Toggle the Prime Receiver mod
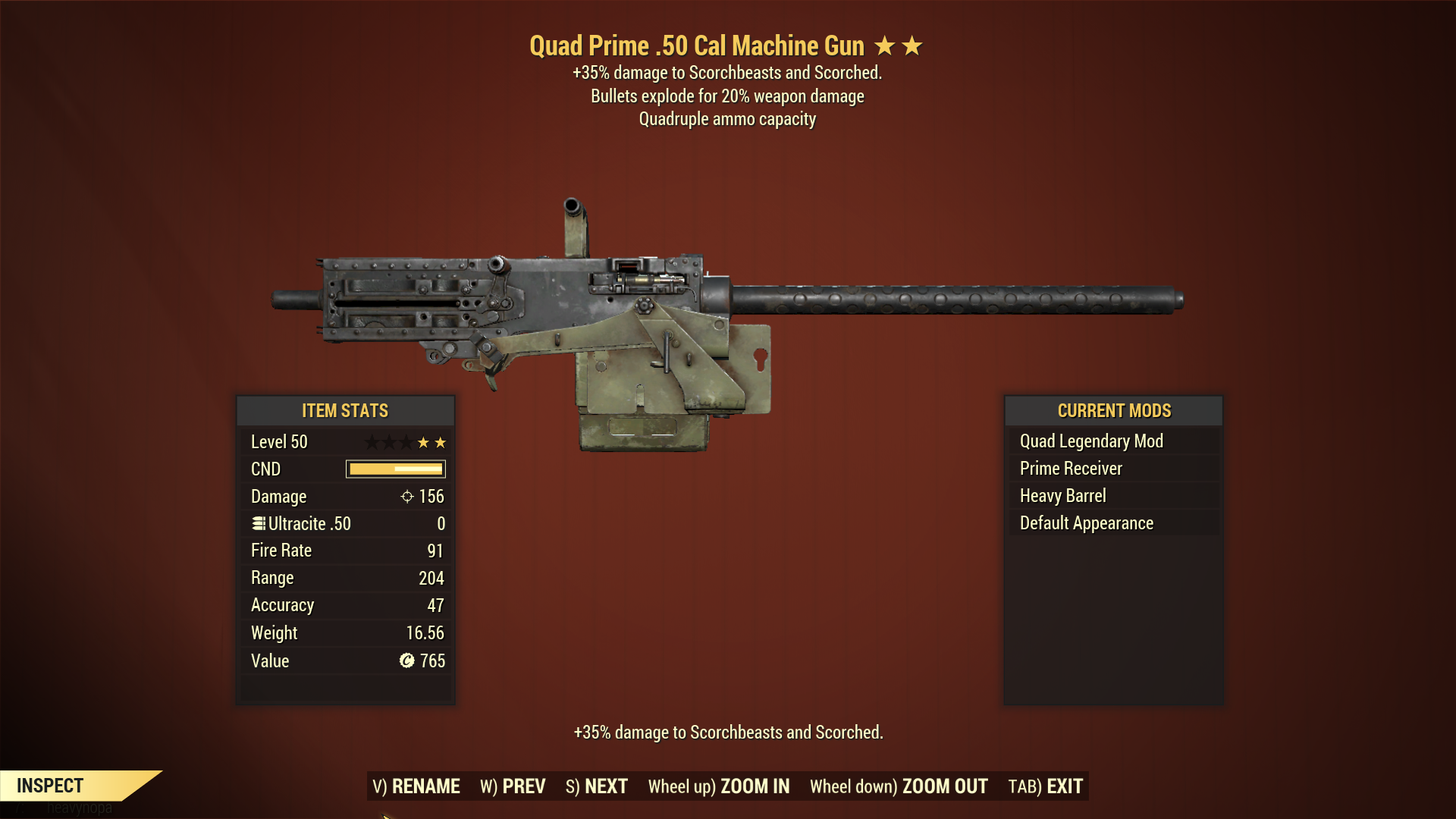This screenshot has height=819, width=1456. click(1071, 468)
